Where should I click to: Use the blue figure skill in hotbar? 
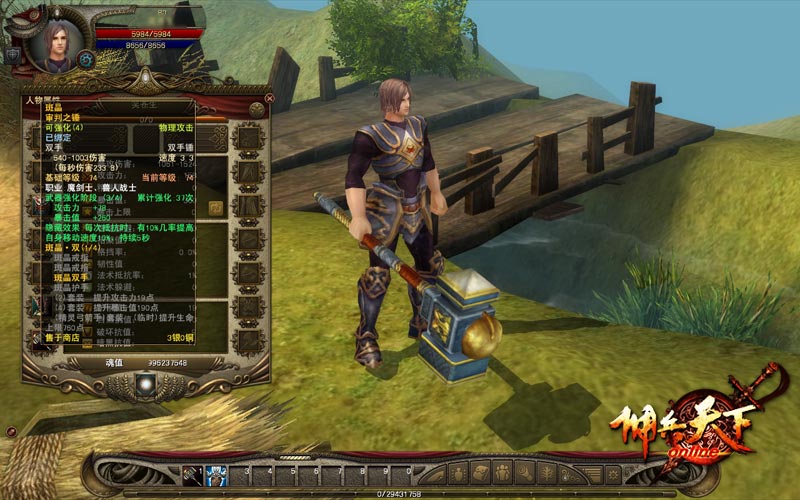click(217, 473)
